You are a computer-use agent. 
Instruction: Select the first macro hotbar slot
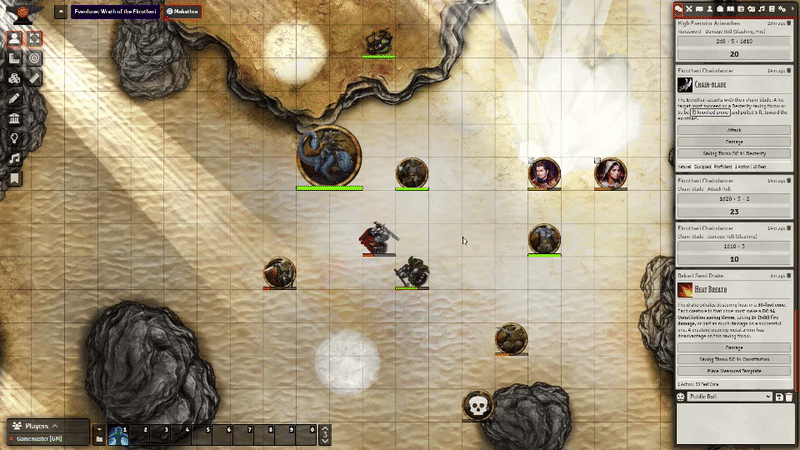pos(118,434)
